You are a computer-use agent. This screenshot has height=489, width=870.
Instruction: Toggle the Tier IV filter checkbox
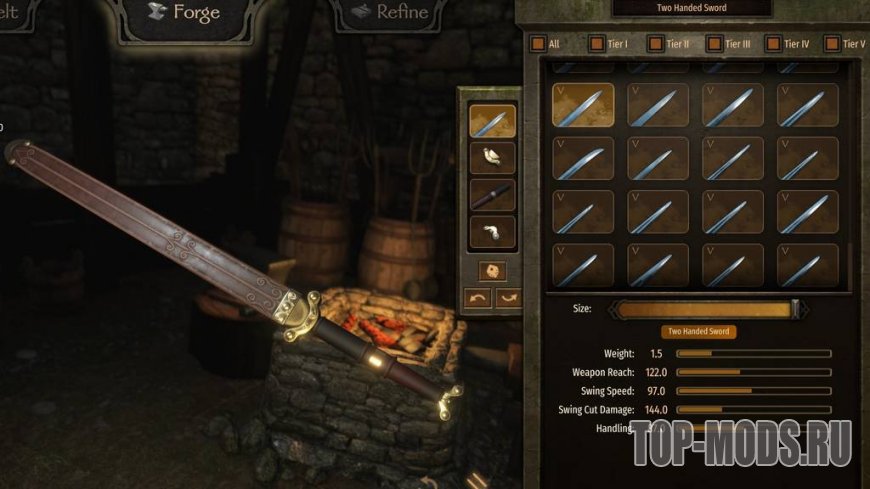(773, 44)
